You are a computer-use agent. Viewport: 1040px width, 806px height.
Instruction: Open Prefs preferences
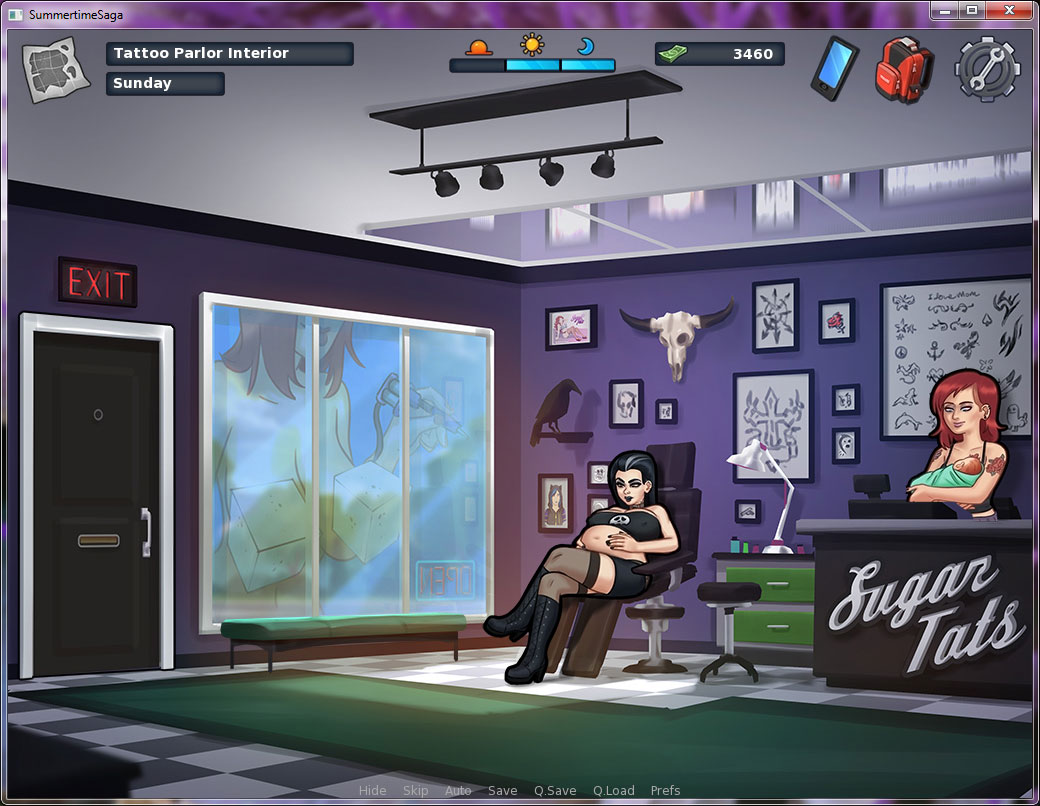point(665,791)
